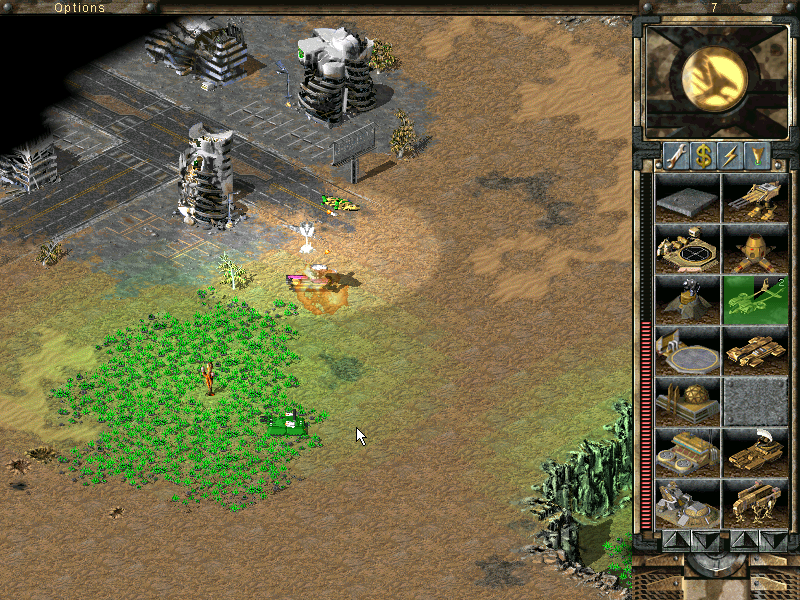This screenshot has height=600, width=800.
Task: Build the domed radar structure
Action: point(688,401)
